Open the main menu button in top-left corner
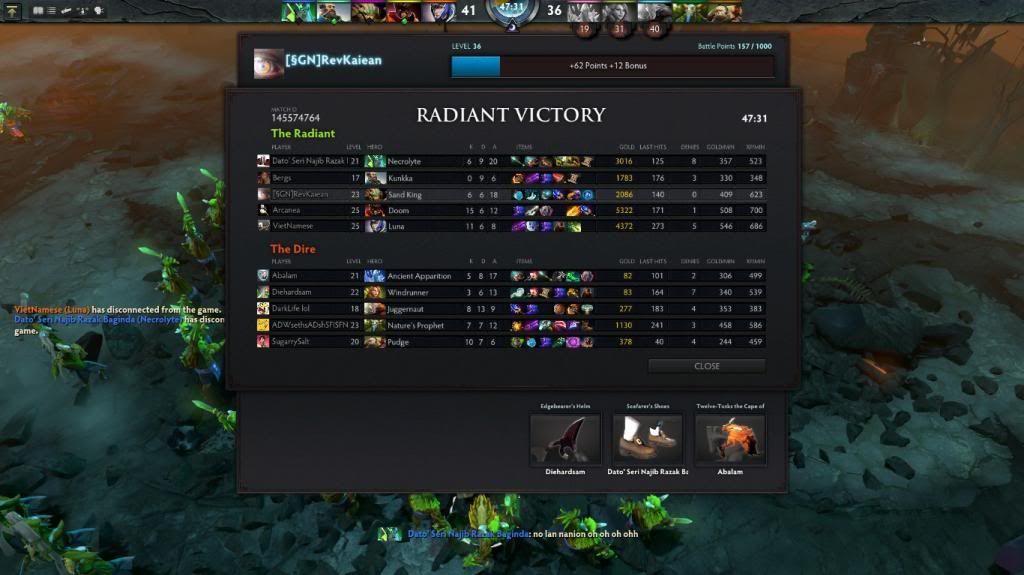 click(13, 10)
